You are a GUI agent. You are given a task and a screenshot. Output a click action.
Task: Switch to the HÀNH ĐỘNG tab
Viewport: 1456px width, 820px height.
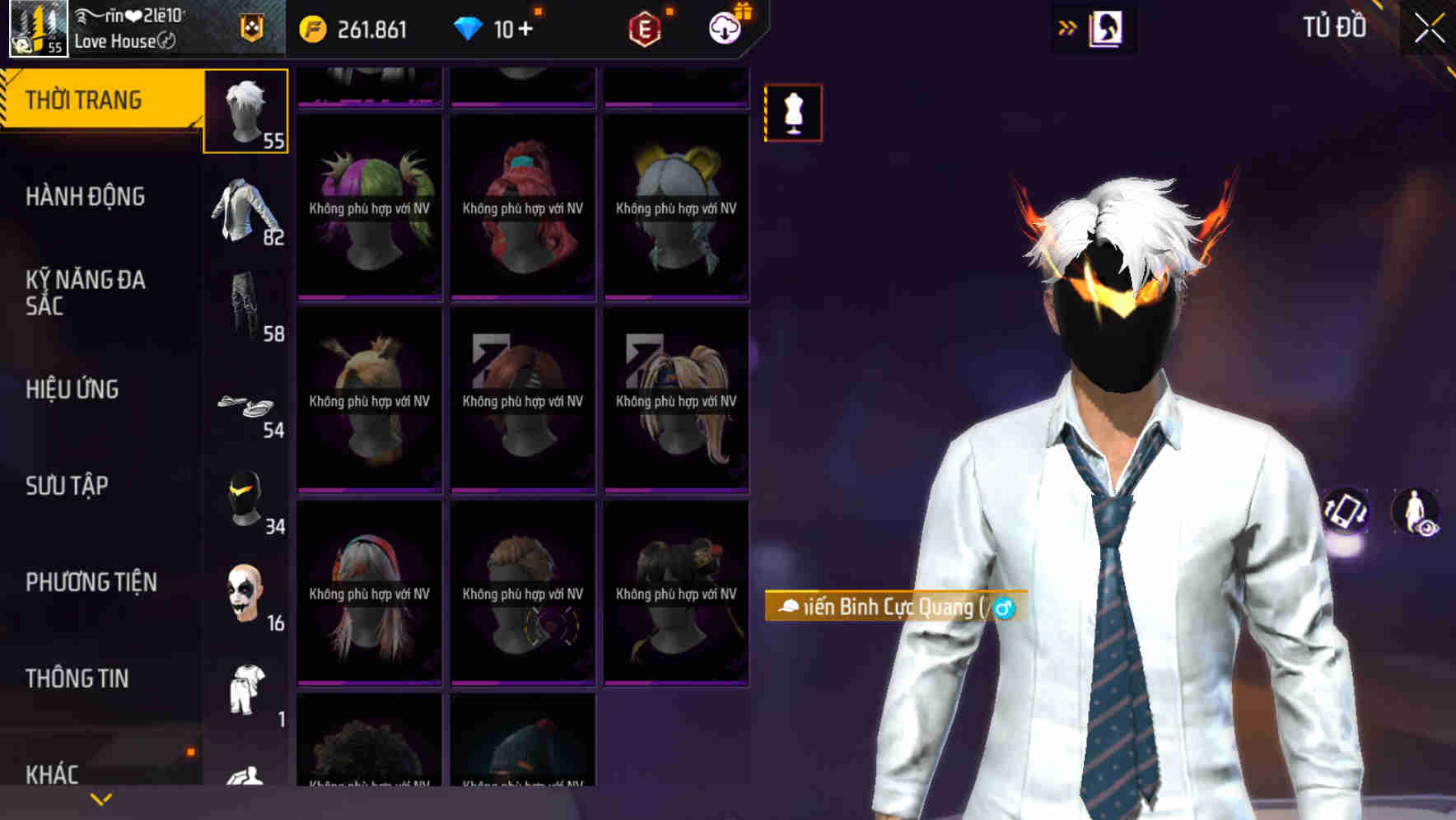[x=86, y=198]
